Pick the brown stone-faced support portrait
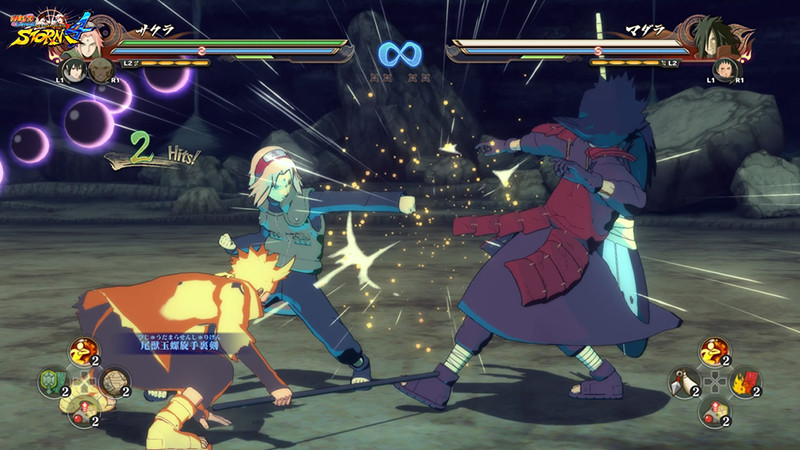This screenshot has height=450, width=800. [x=100, y=69]
